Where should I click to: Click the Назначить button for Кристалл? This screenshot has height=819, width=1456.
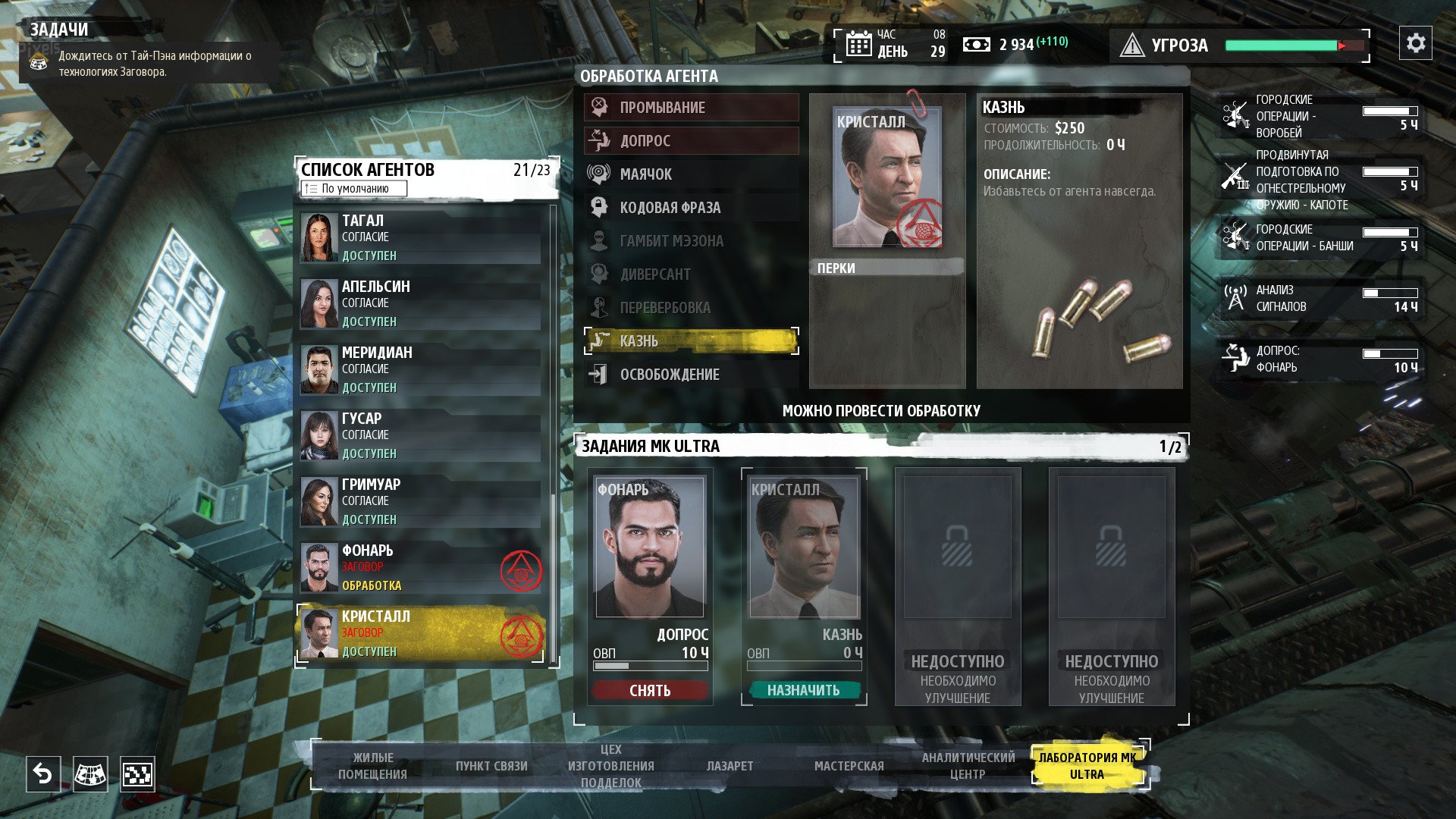804,690
